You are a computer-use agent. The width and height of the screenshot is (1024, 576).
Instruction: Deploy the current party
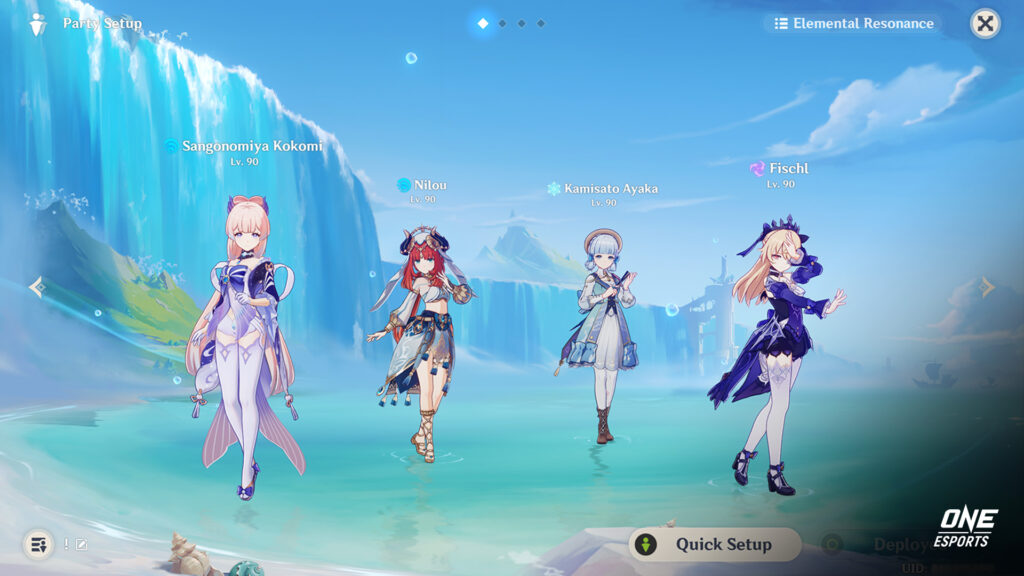[x=890, y=544]
